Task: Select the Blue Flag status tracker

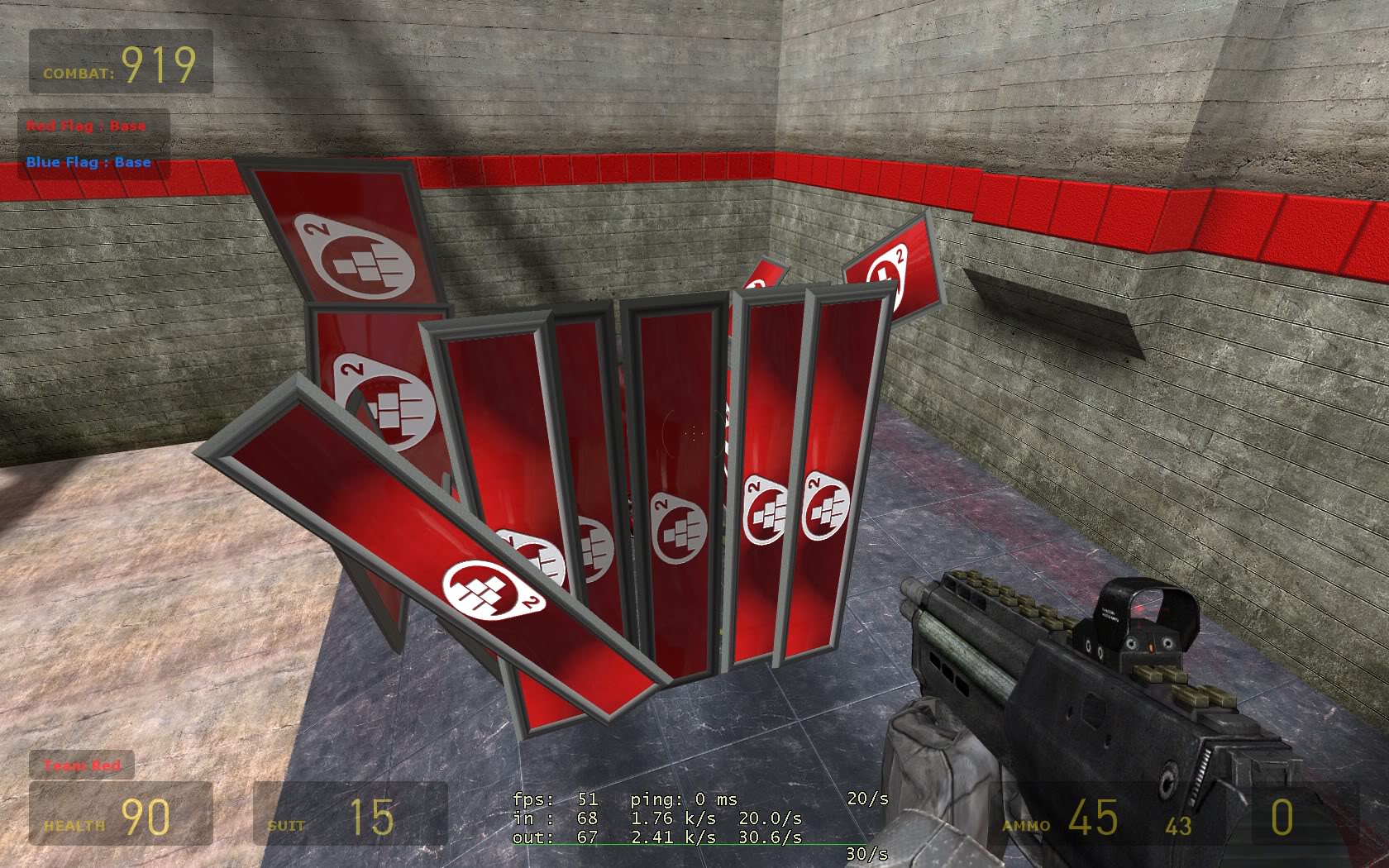Action: click(88, 162)
